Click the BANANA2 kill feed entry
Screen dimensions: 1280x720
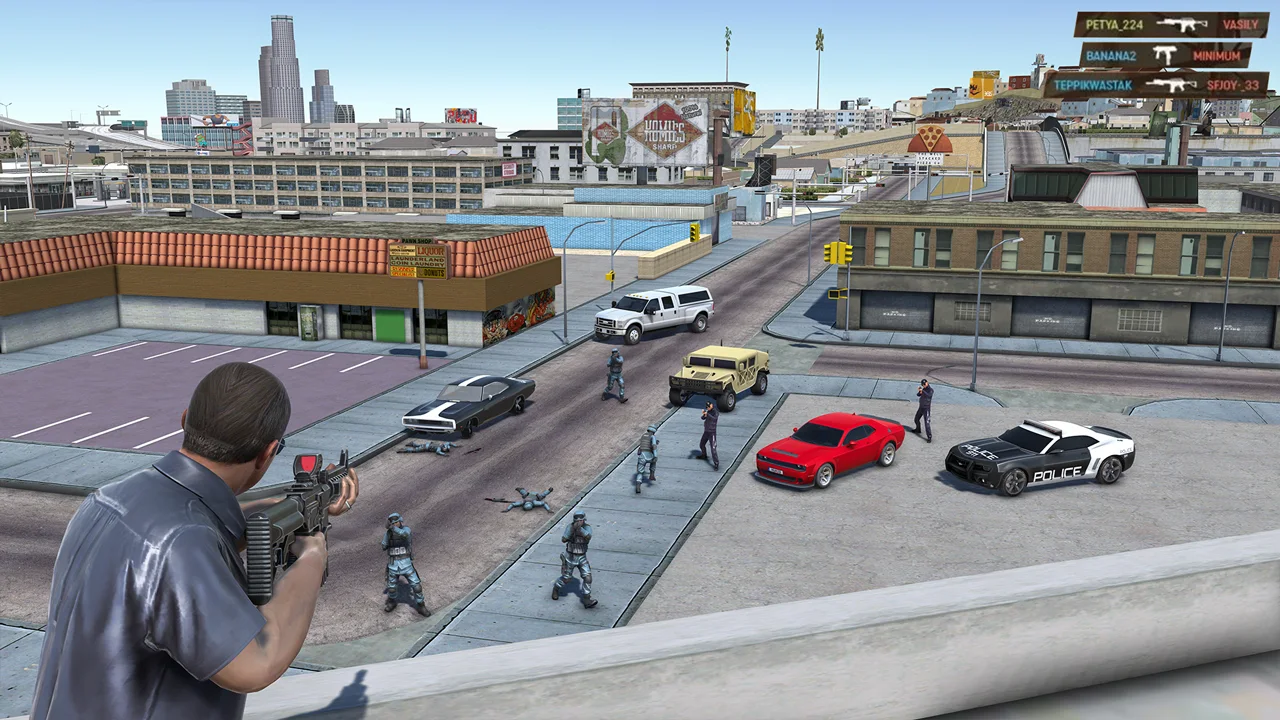[x=1164, y=55]
